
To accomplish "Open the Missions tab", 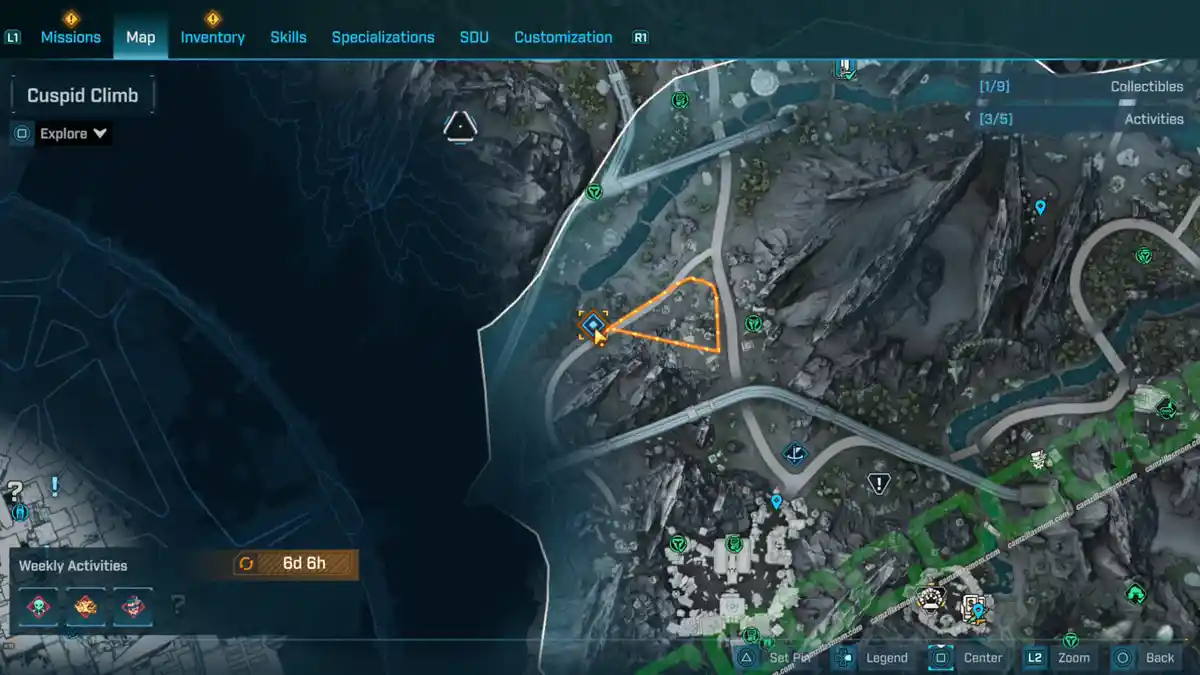I will (70, 37).
